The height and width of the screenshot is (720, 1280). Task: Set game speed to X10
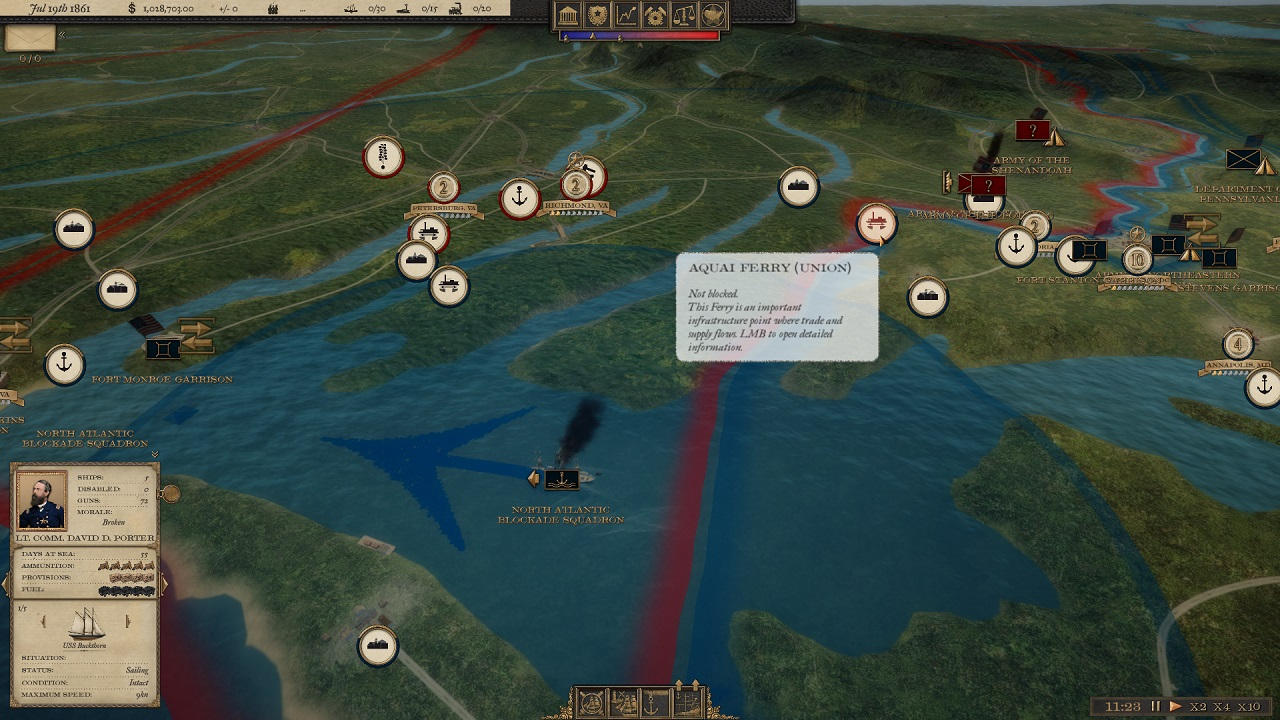[x=1248, y=706]
